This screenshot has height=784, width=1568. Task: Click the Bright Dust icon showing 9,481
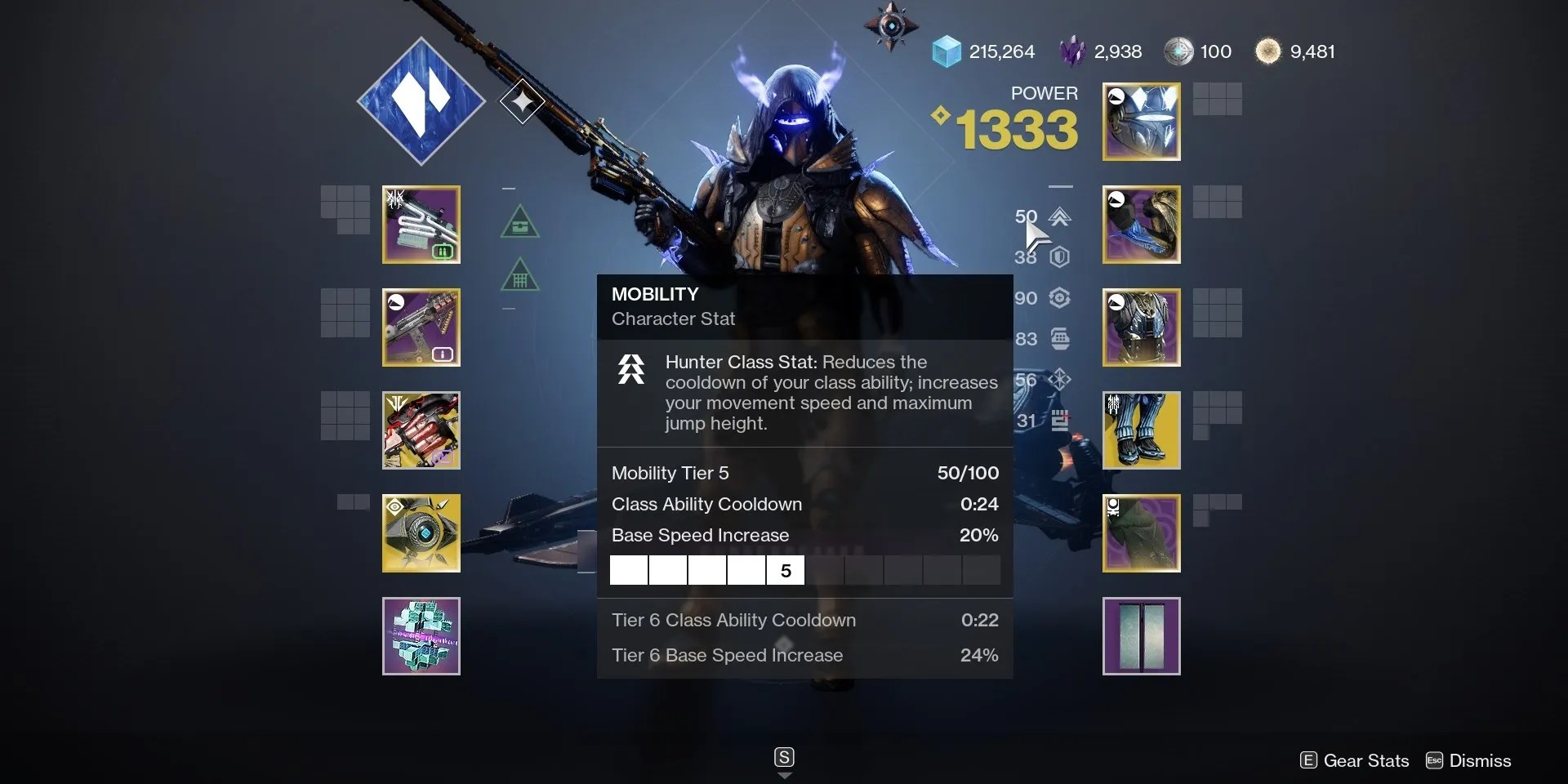click(1267, 51)
